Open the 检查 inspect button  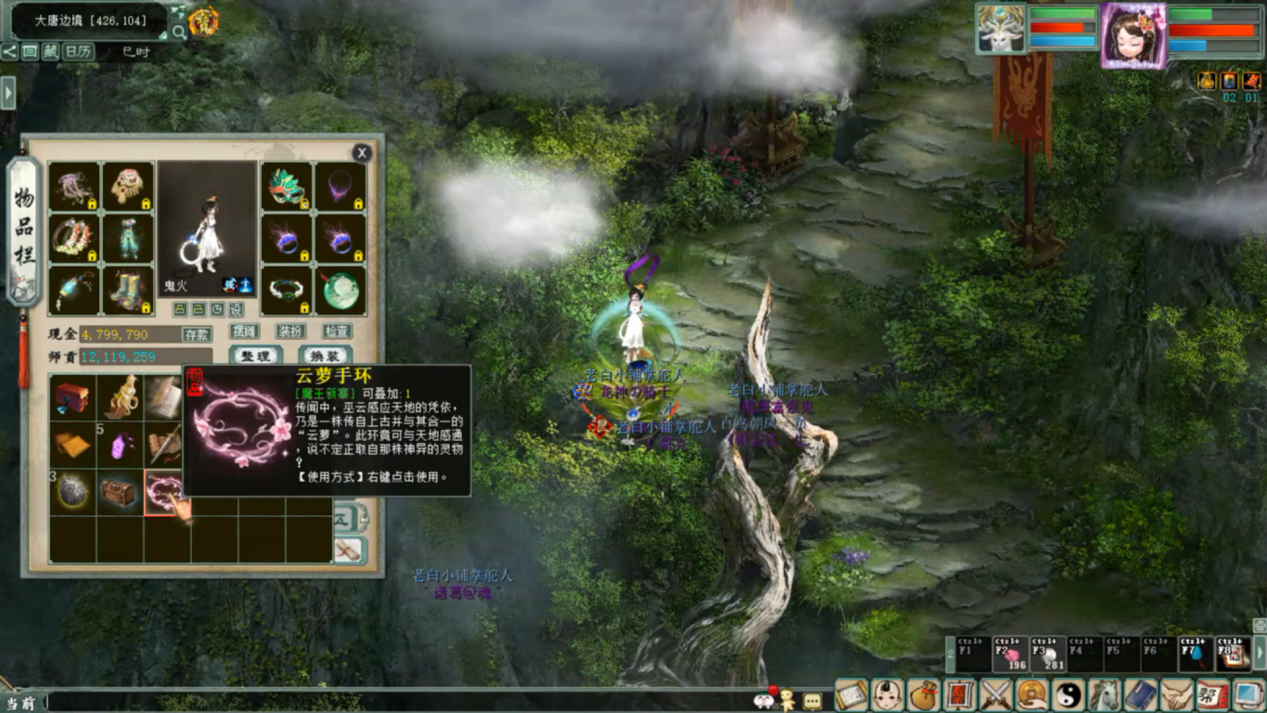337,331
